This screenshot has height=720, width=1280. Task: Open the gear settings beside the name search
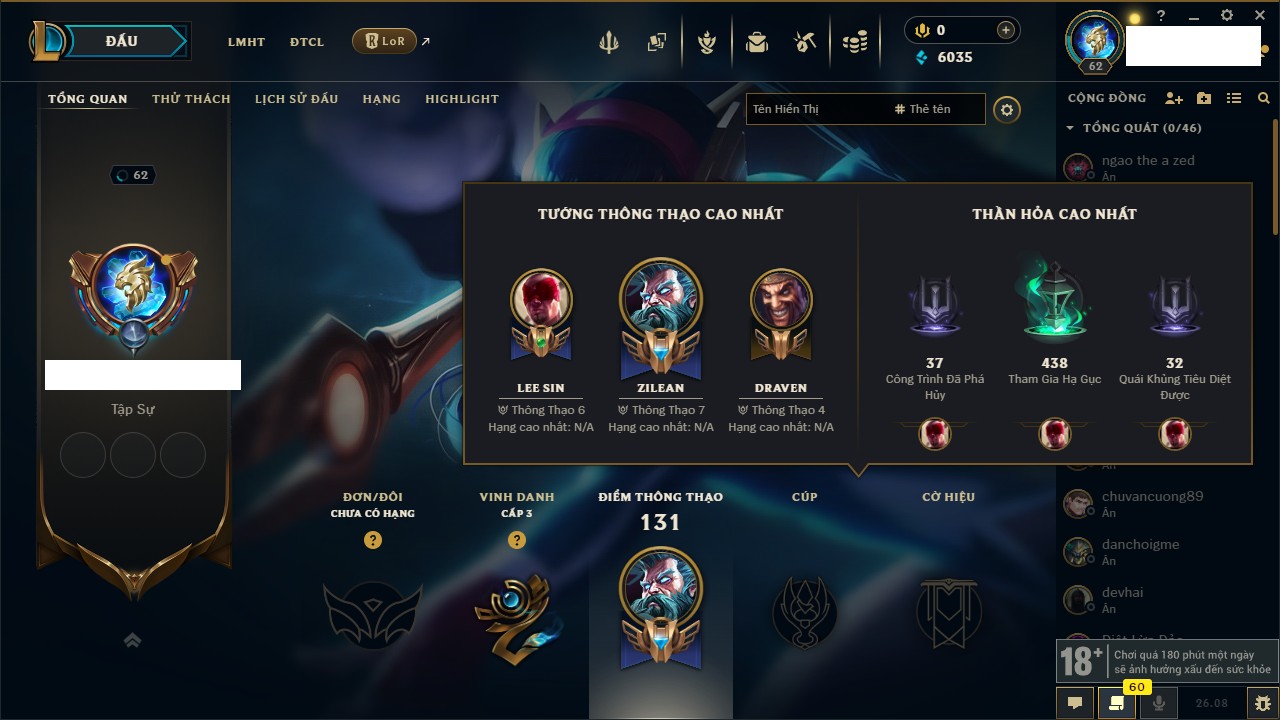coord(1007,110)
